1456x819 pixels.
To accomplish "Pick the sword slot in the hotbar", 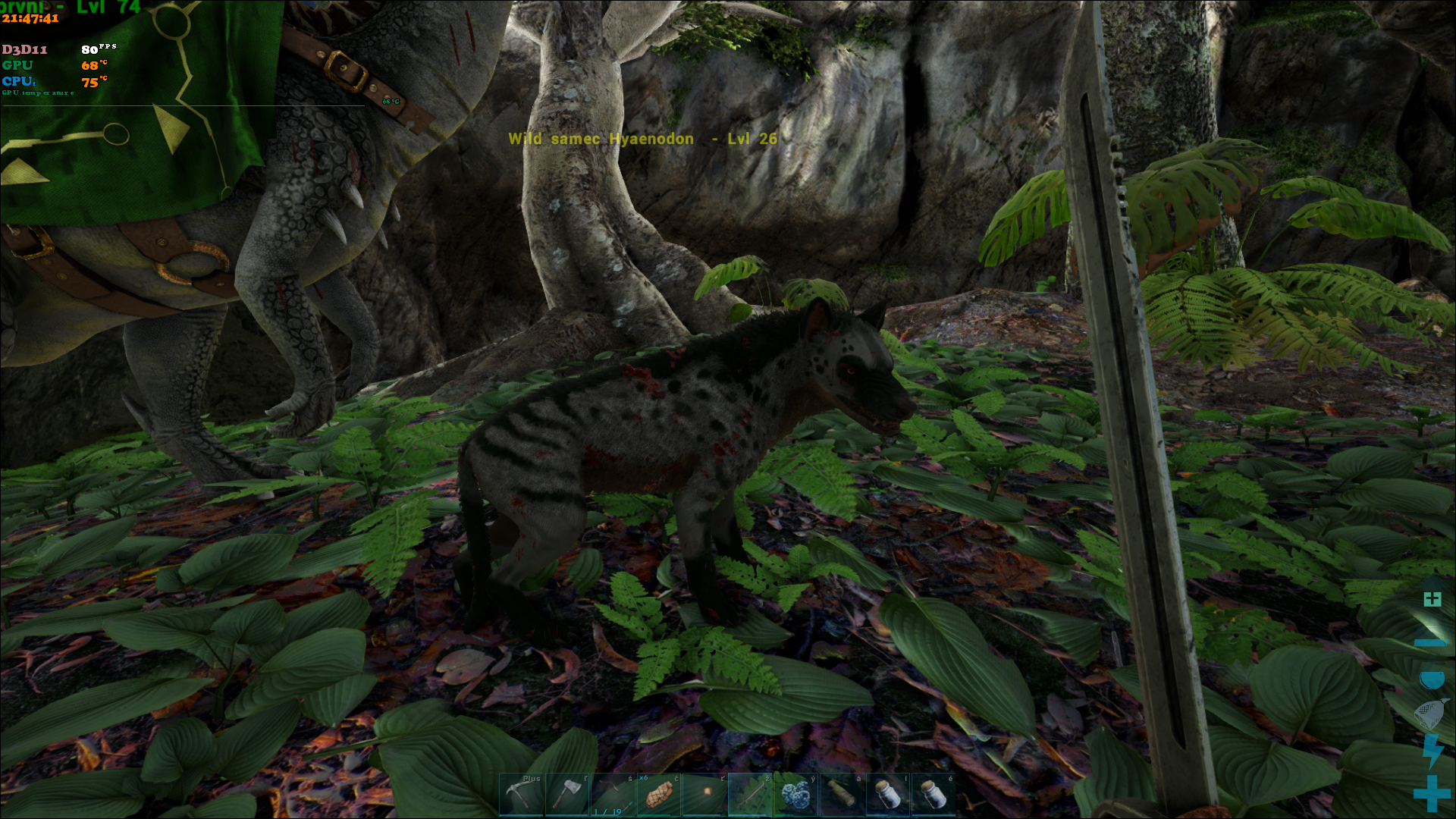I will pos(750,795).
